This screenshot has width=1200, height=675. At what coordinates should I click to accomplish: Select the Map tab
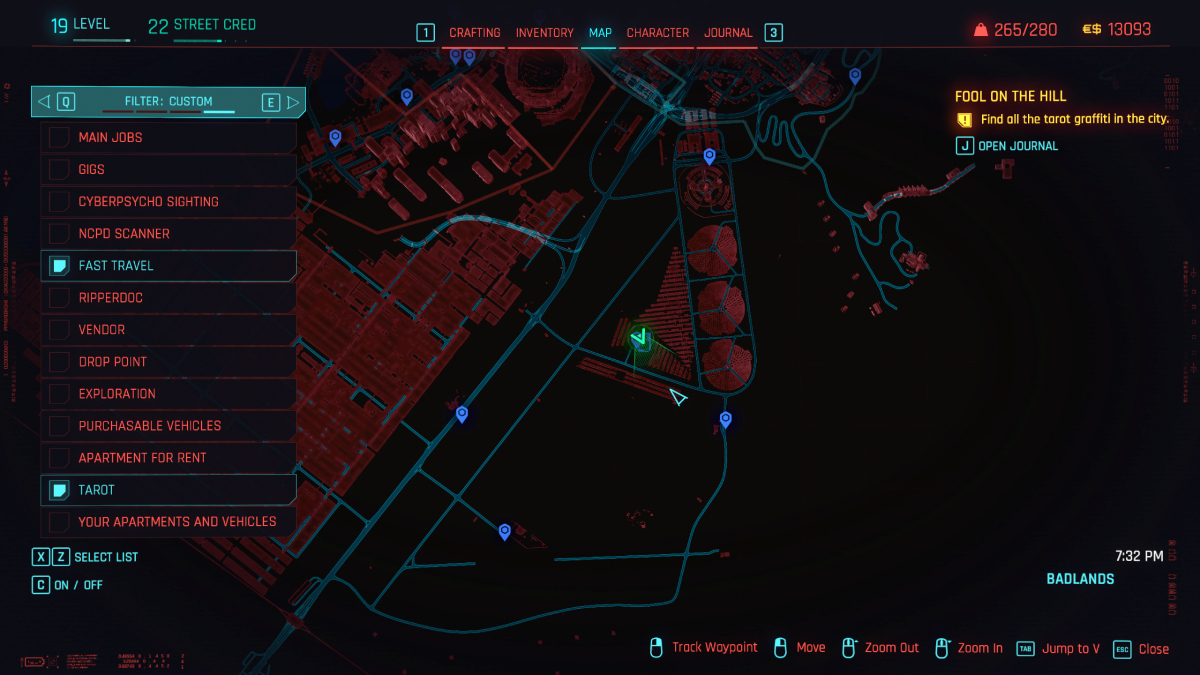600,33
